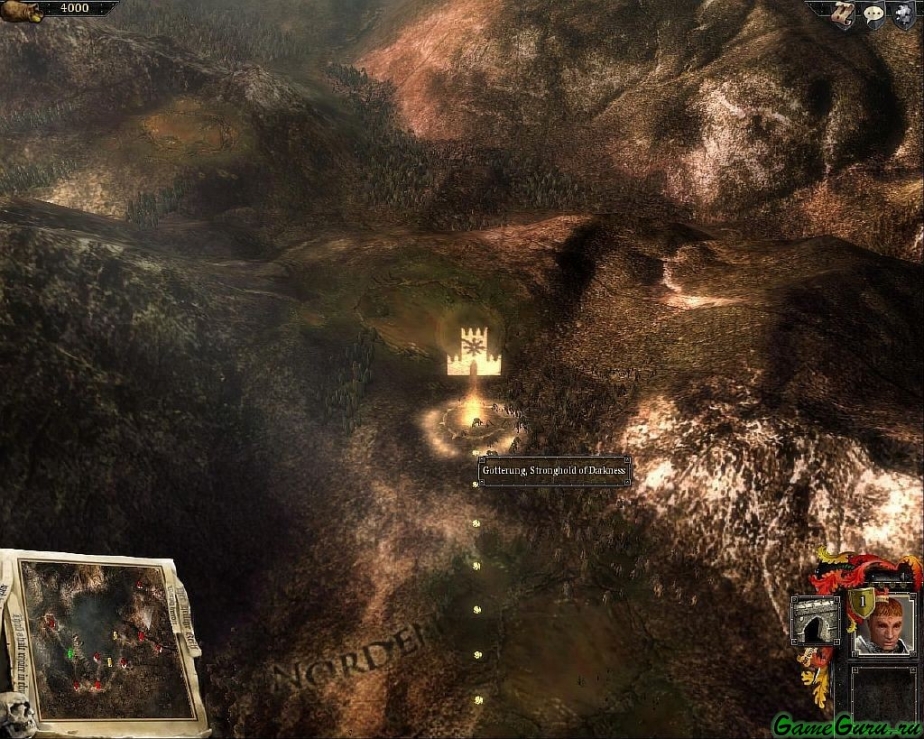Open the objectives scroll icon
The image size is (924, 739).
[843, 15]
